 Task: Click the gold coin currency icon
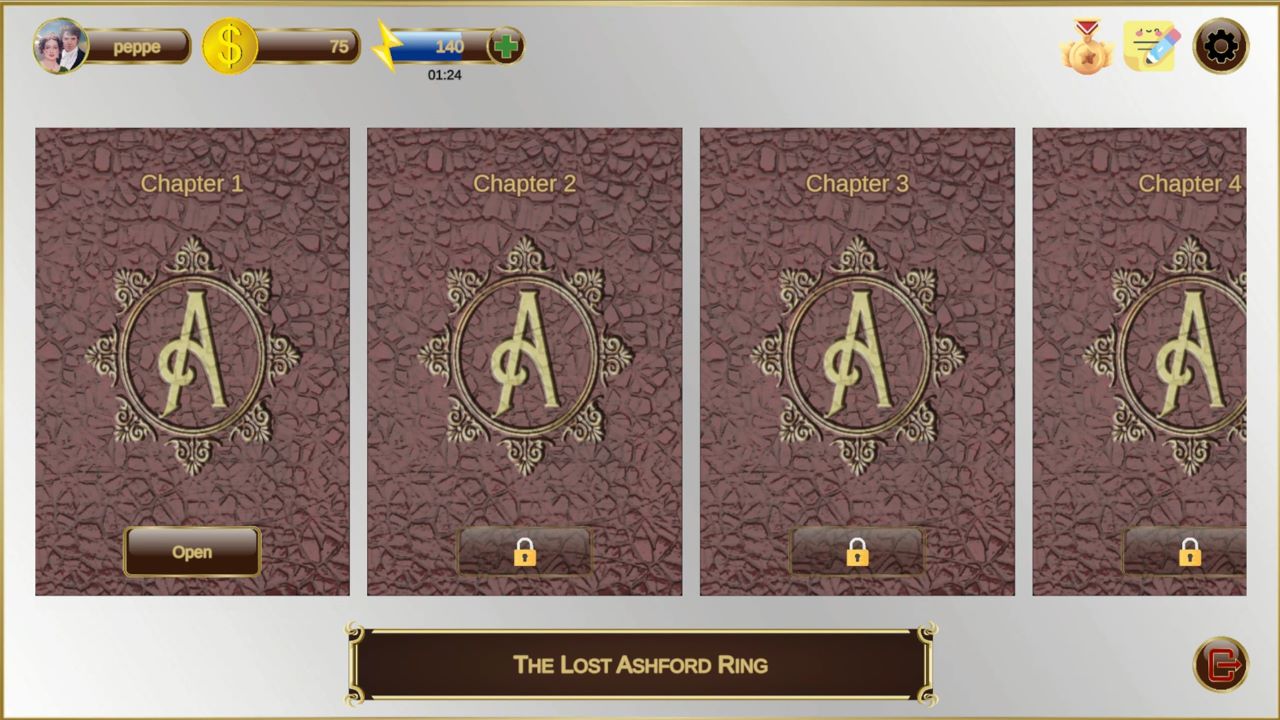[x=230, y=45]
